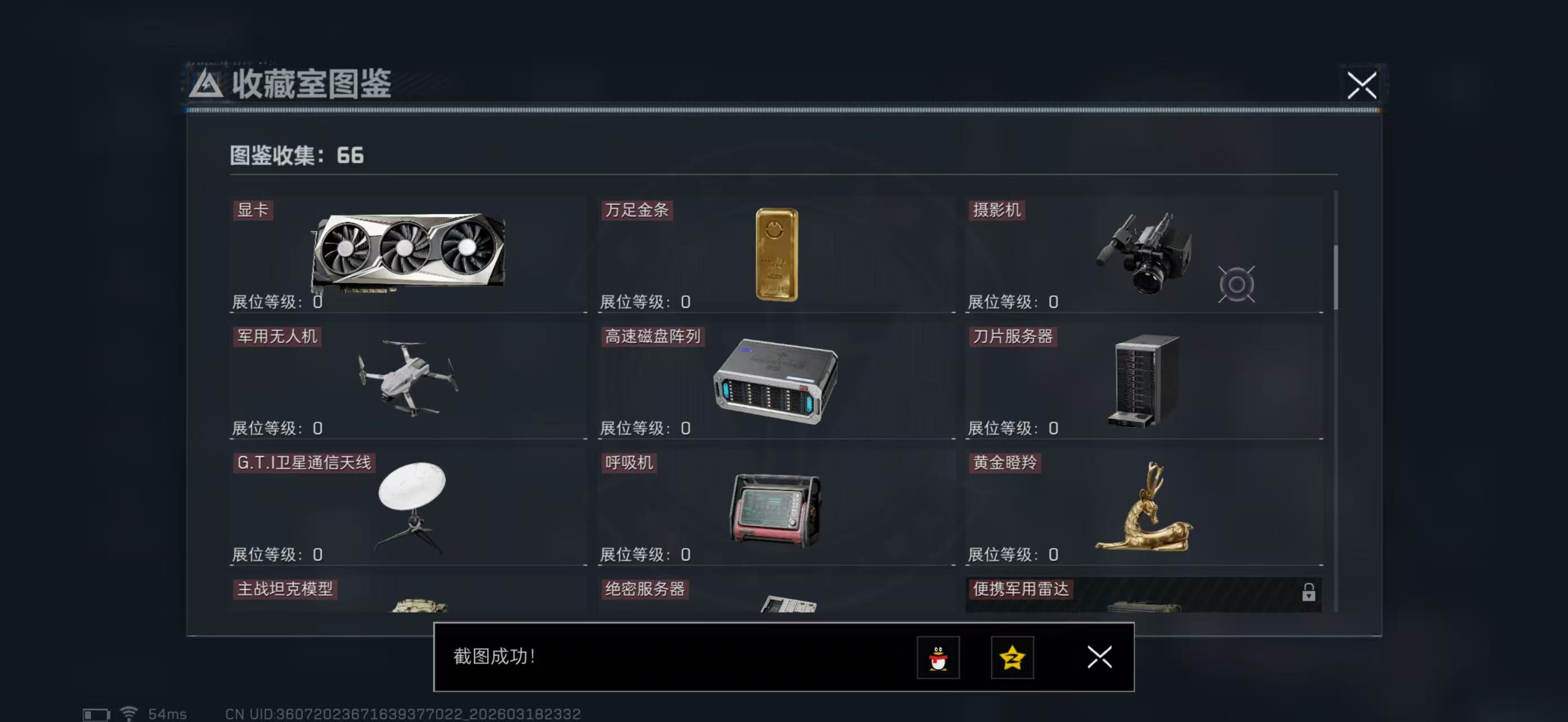Click the 主战坦克模型 item label
This screenshot has width=1568, height=722.
pos(286,589)
